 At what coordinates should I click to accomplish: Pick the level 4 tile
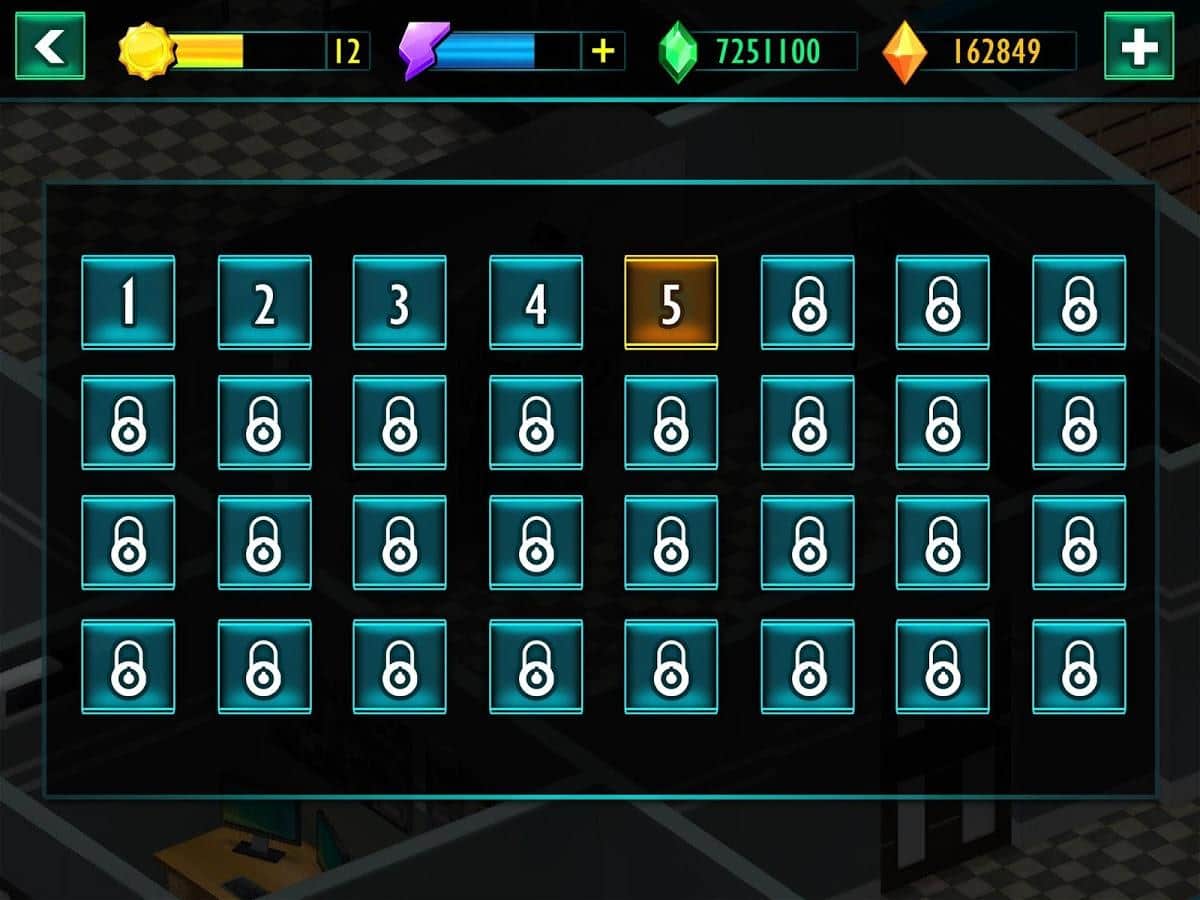click(x=536, y=302)
